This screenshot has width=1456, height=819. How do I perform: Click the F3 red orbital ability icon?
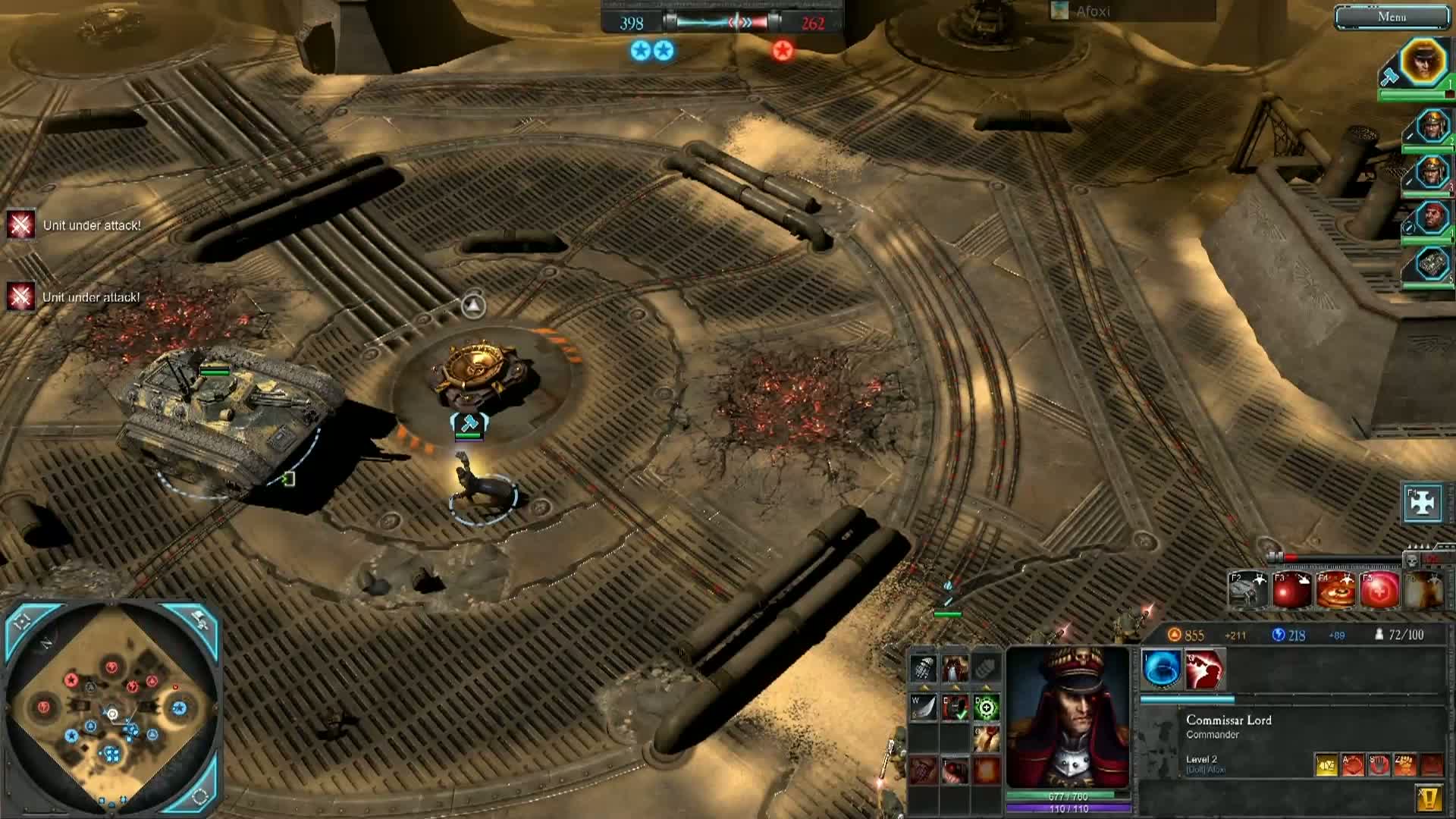(1289, 588)
